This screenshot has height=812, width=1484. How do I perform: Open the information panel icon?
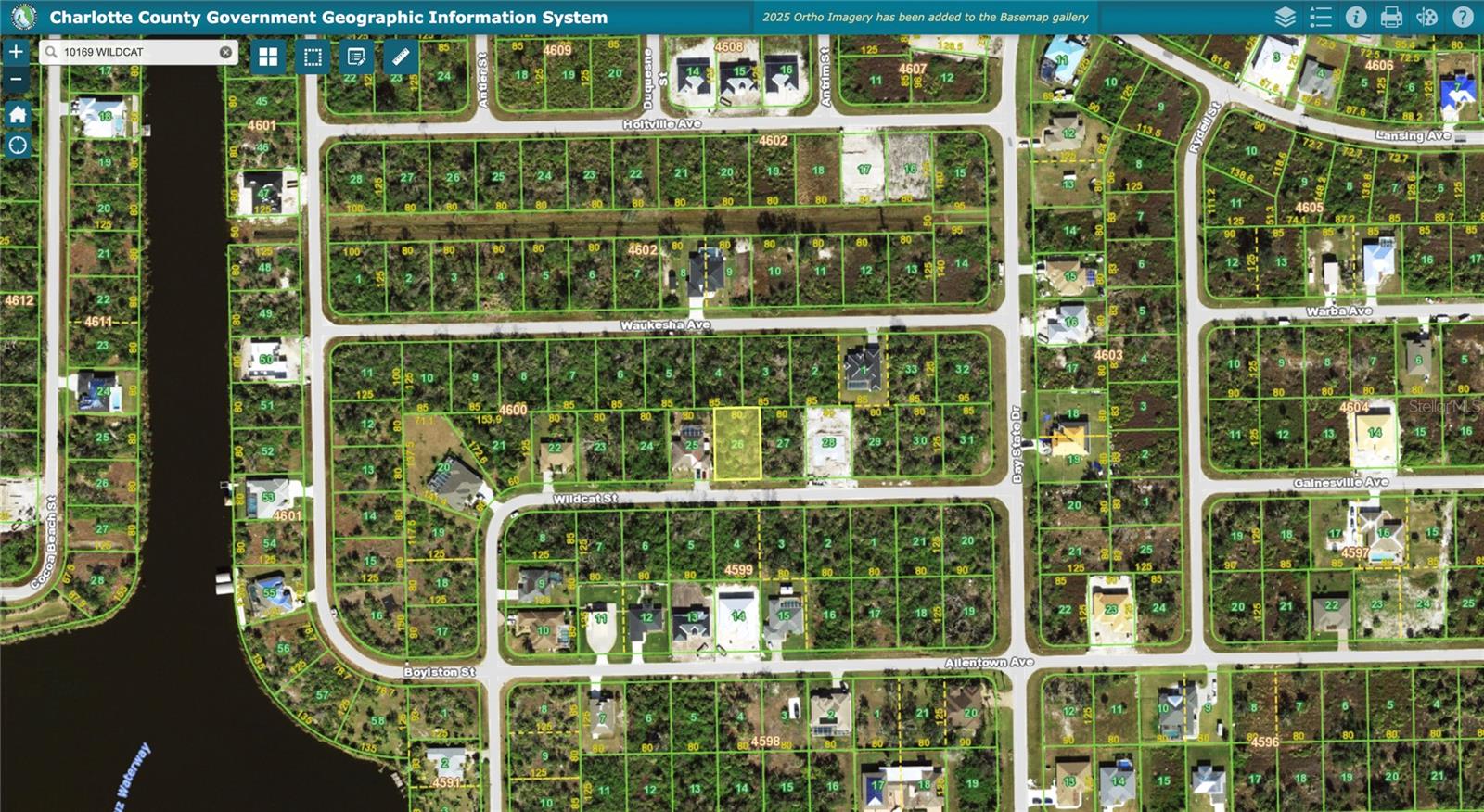coord(1355,16)
